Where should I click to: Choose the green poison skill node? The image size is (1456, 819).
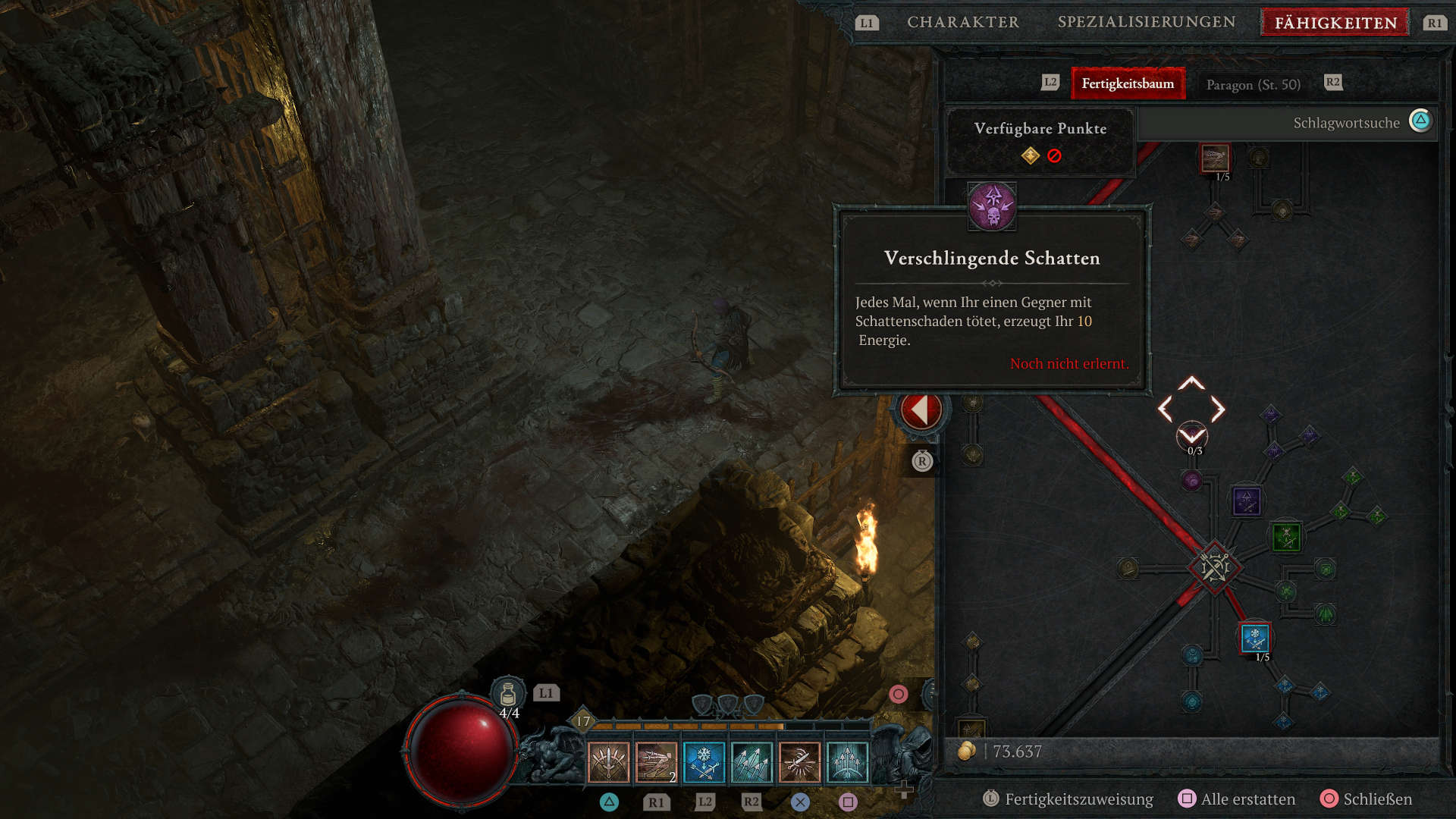click(x=1286, y=537)
